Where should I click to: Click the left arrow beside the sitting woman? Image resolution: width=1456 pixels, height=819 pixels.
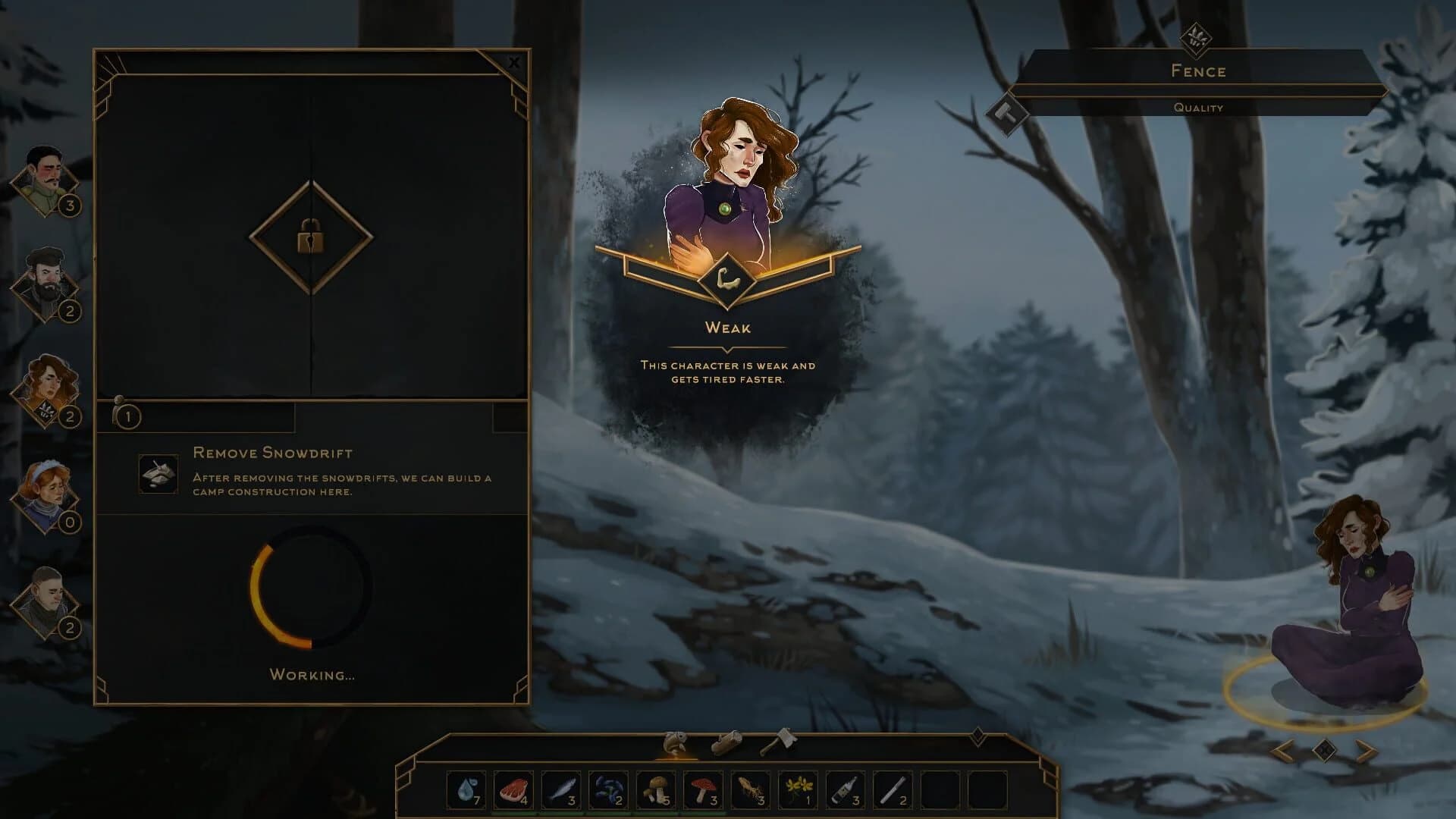1282,750
